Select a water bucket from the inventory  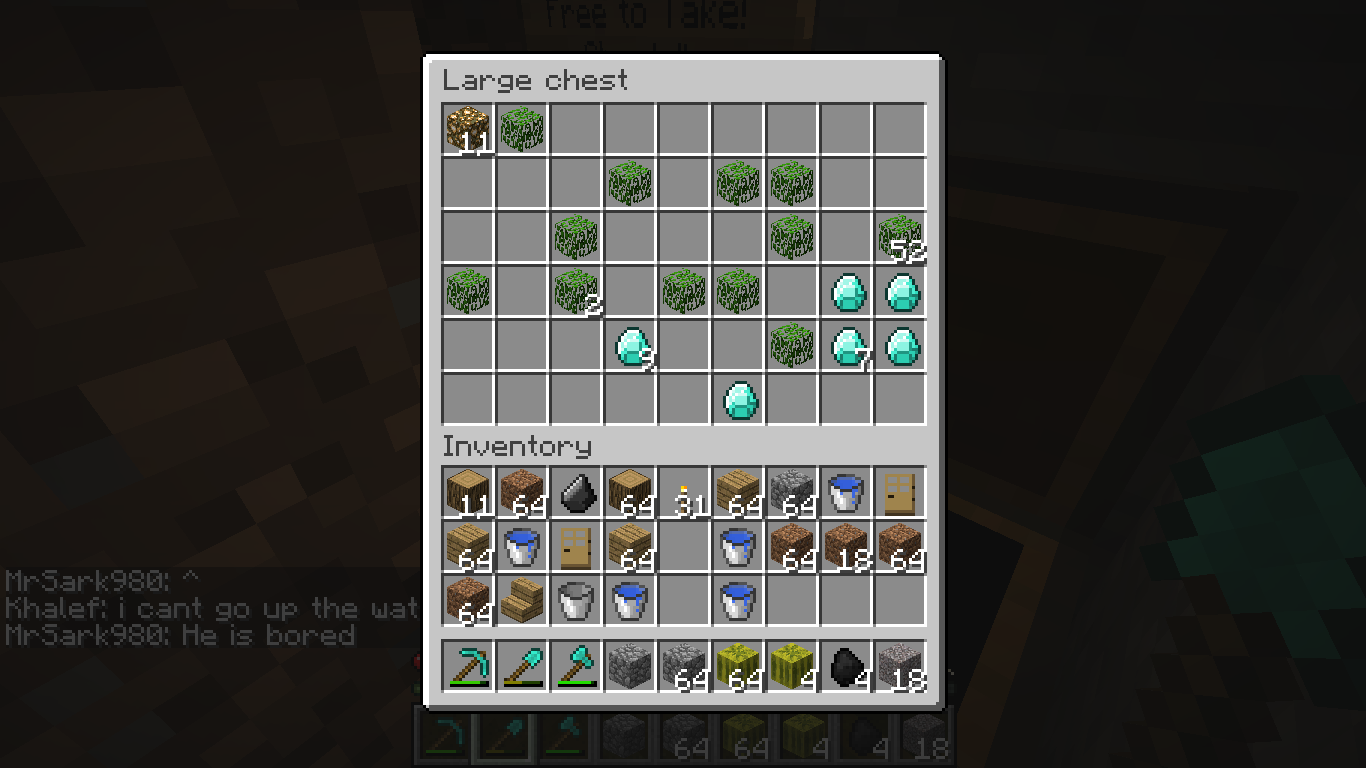pos(845,490)
